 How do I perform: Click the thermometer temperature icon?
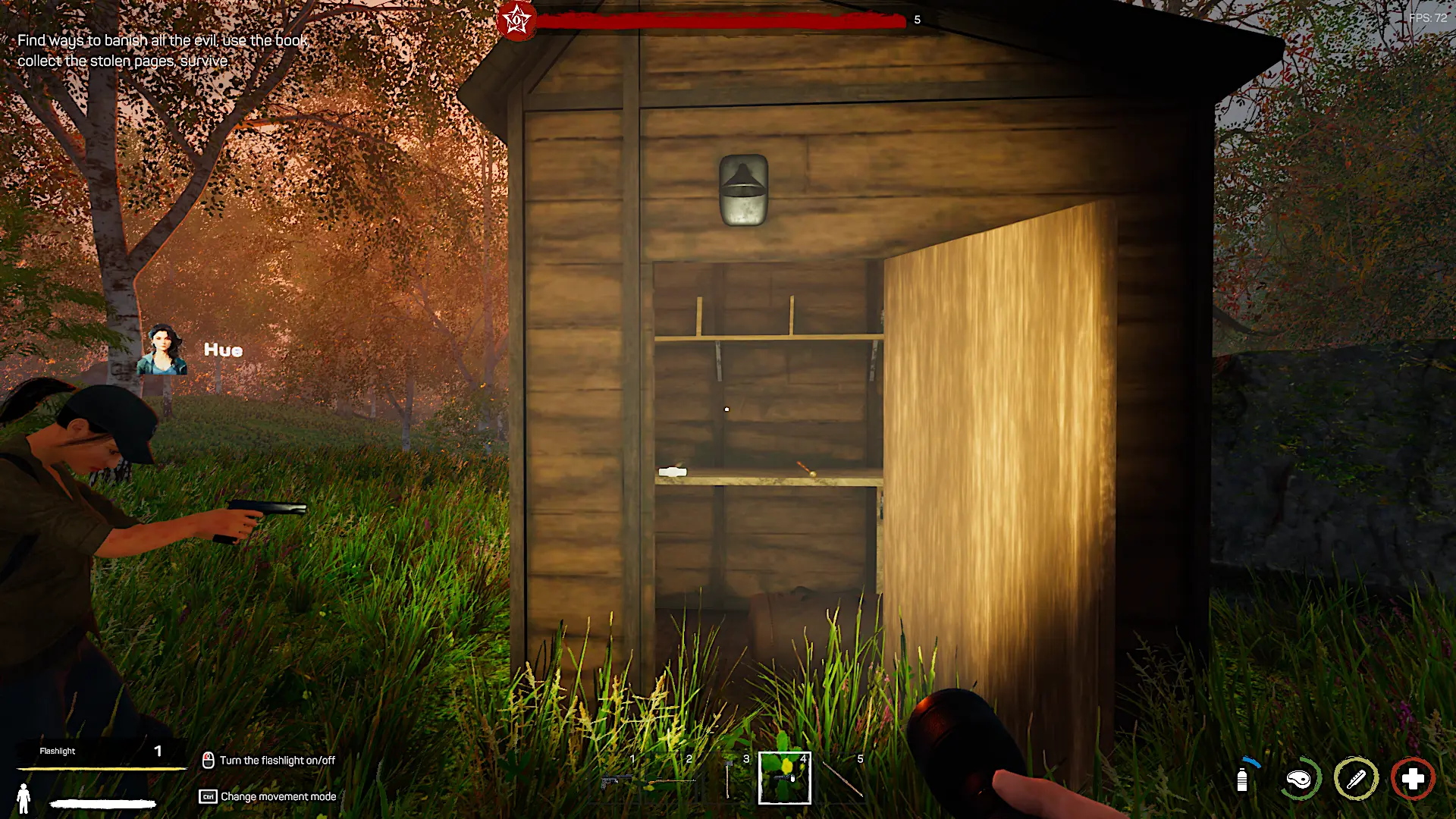coord(1356,779)
